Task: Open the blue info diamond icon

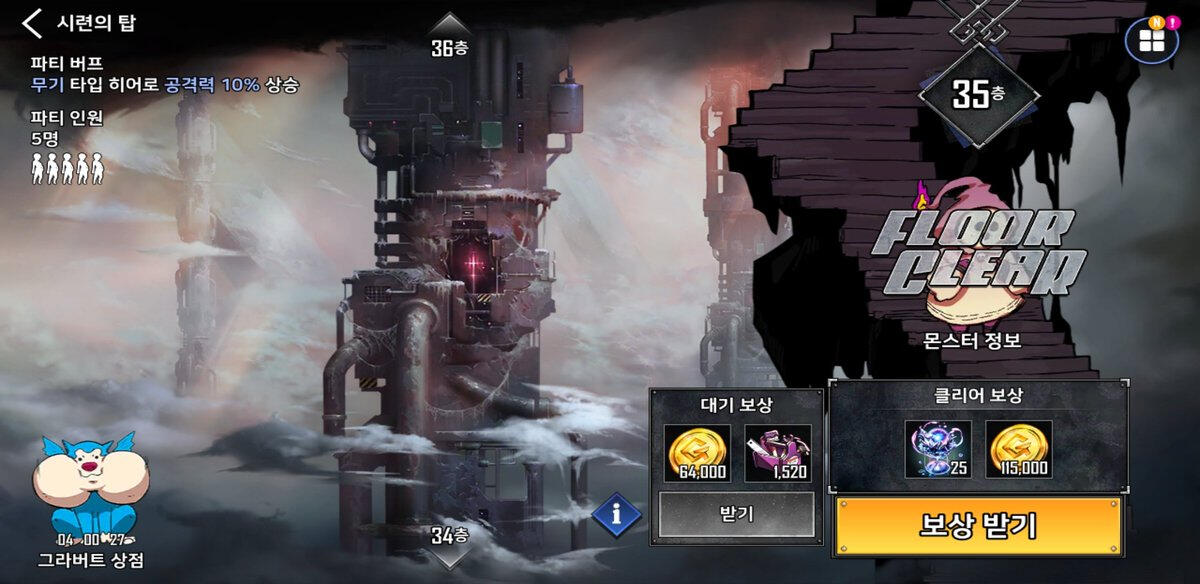Action: tap(618, 515)
